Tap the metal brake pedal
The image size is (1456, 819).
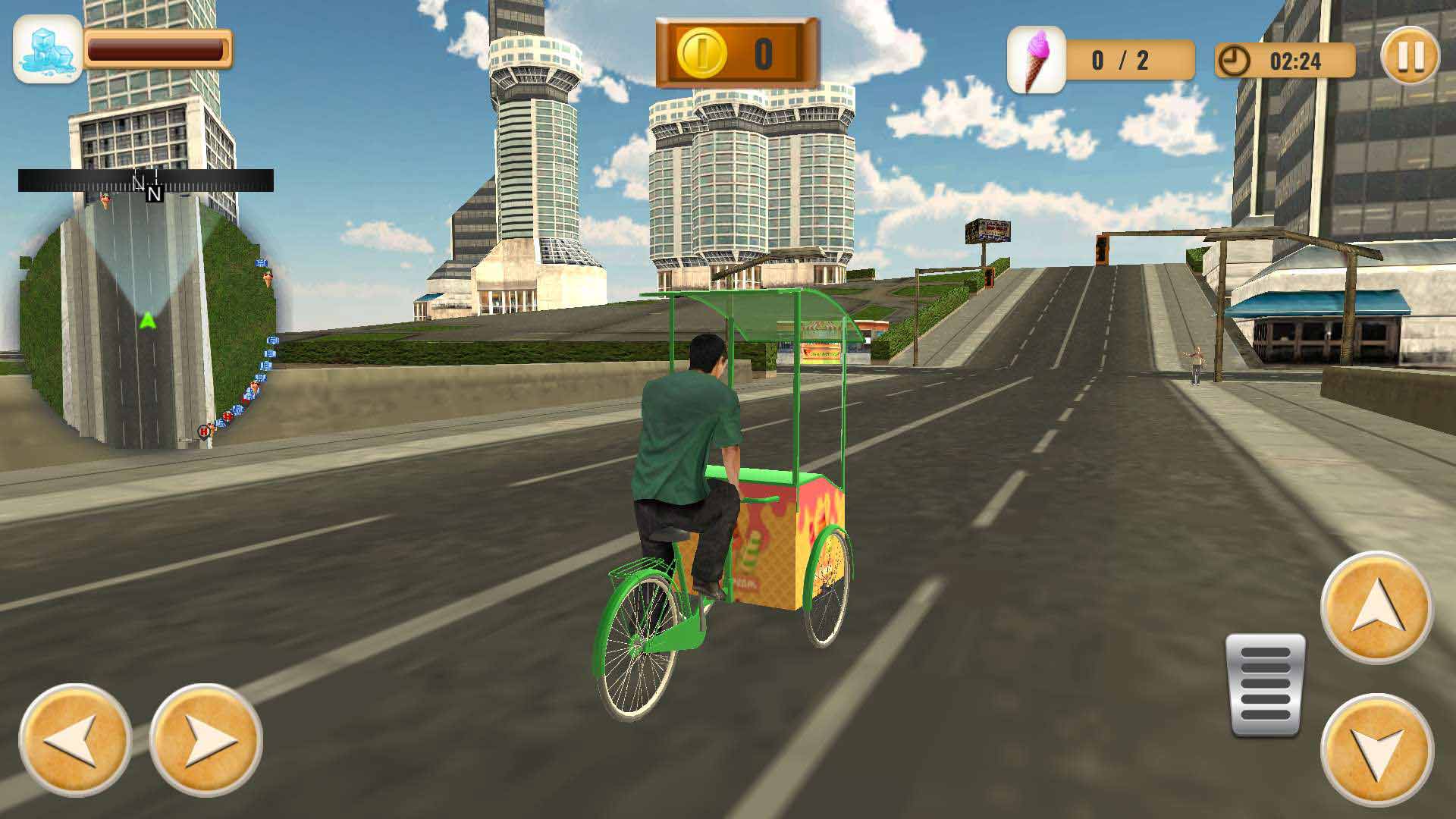point(1265,686)
